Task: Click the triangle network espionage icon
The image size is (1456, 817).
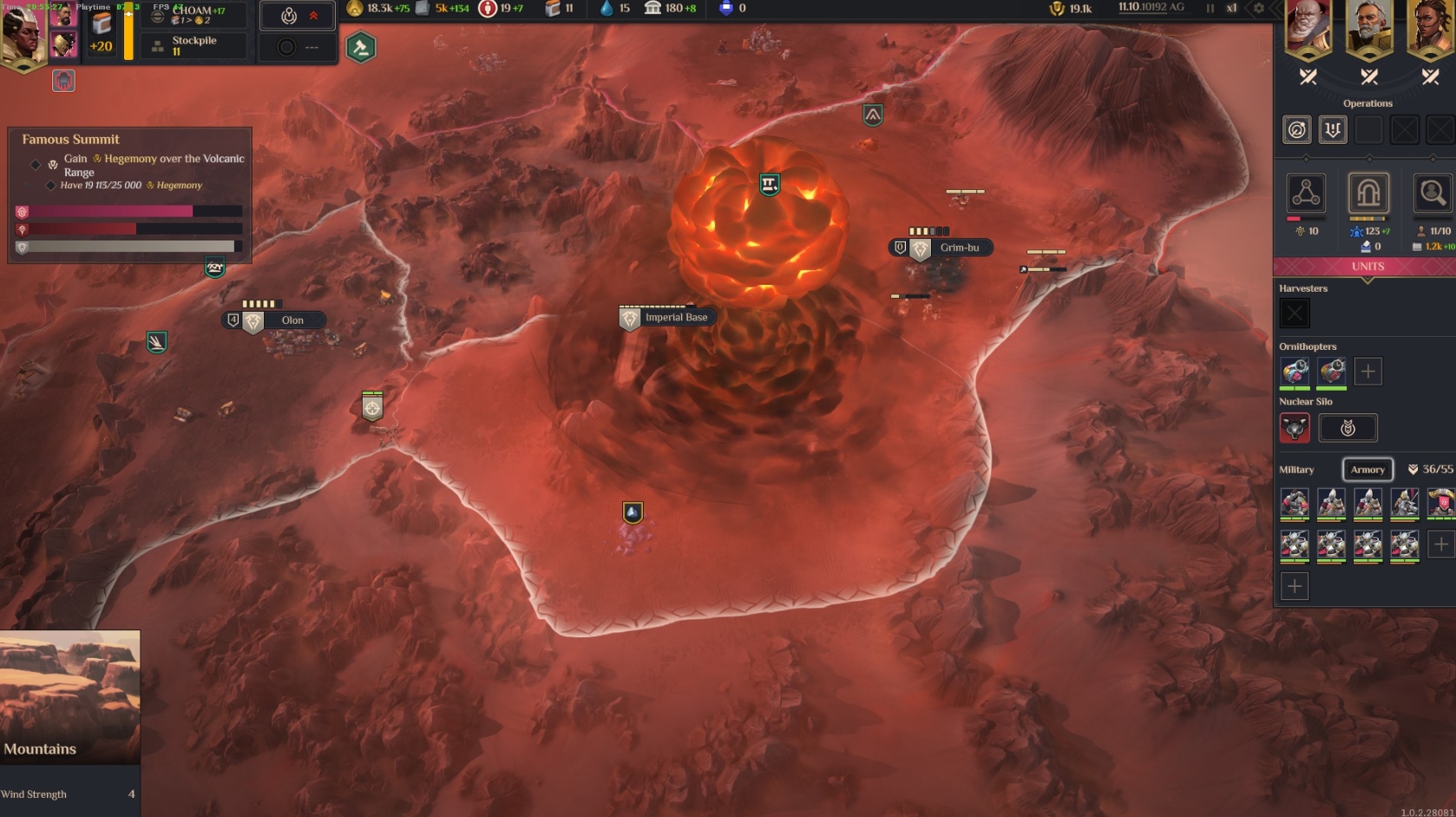Action: pyautogui.click(x=1306, y=192)
